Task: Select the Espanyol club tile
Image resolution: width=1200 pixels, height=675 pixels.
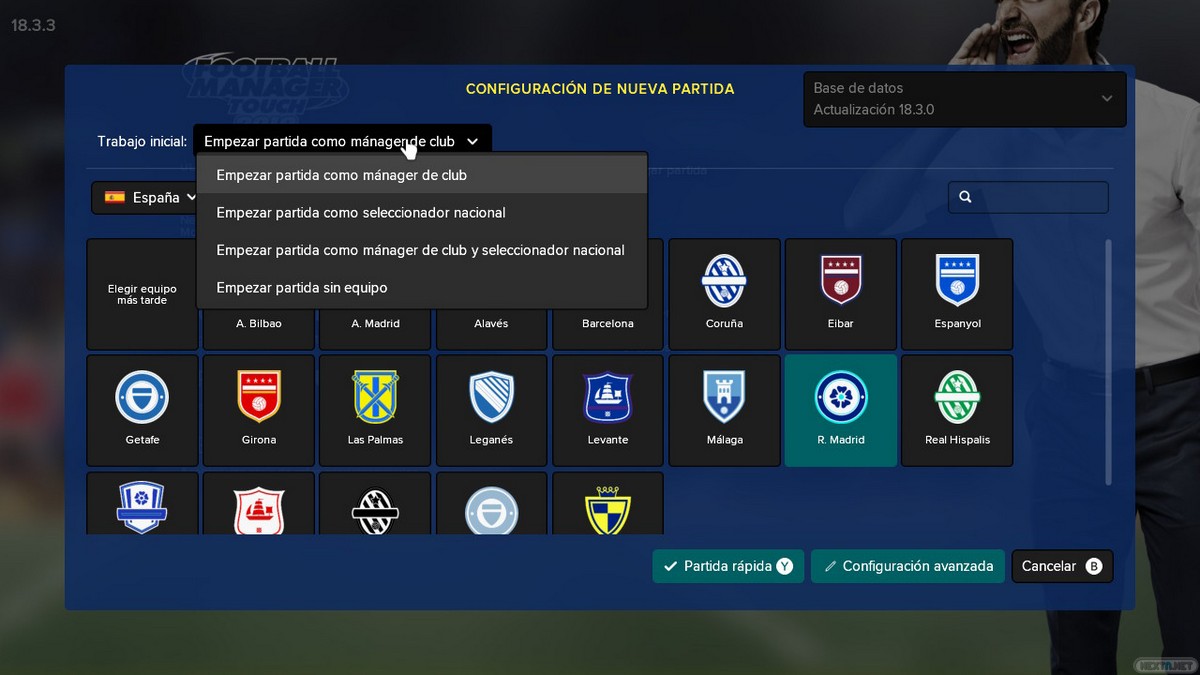Action: pos(957,294)
